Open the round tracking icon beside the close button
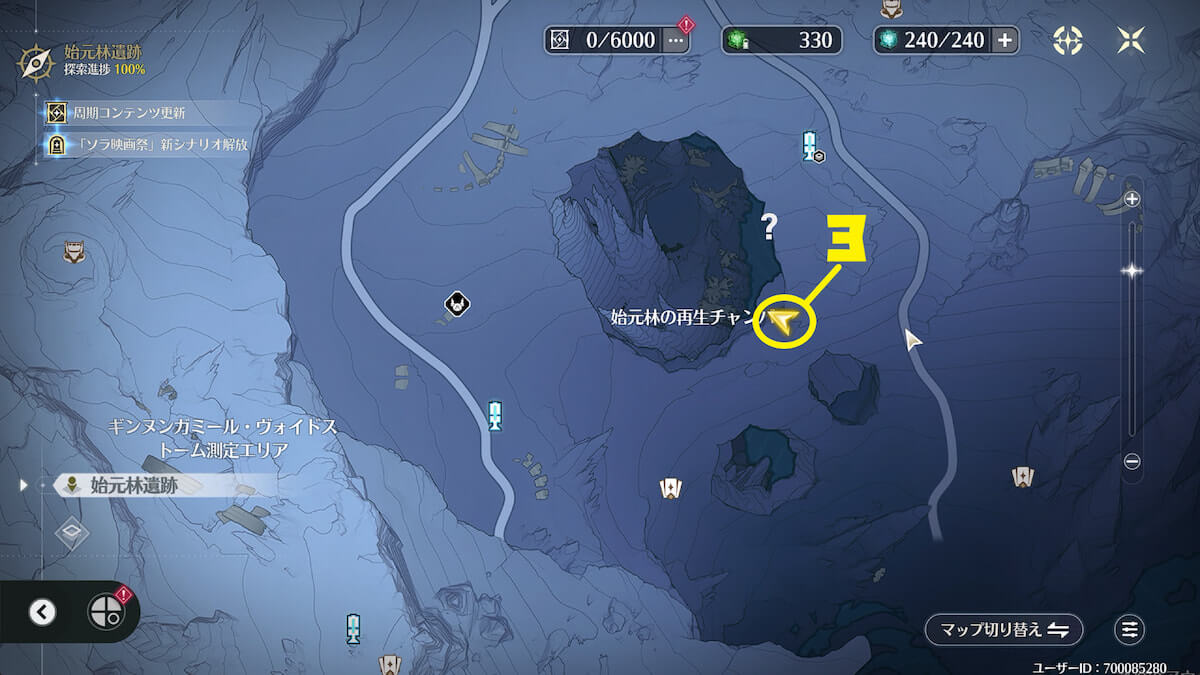 pos(1068,40)
